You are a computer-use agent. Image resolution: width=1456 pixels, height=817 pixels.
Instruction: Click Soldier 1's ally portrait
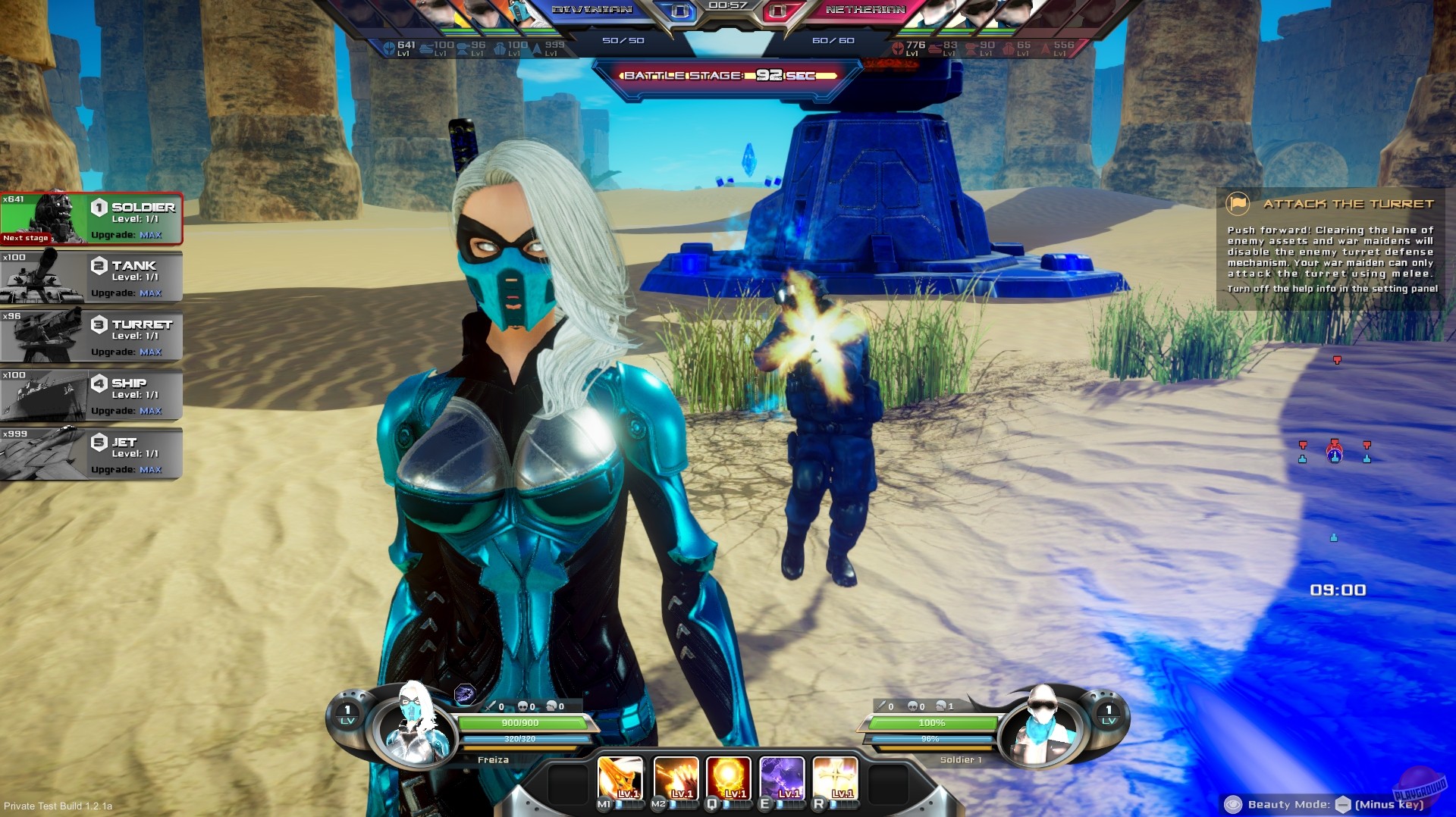click(1044, 726)
